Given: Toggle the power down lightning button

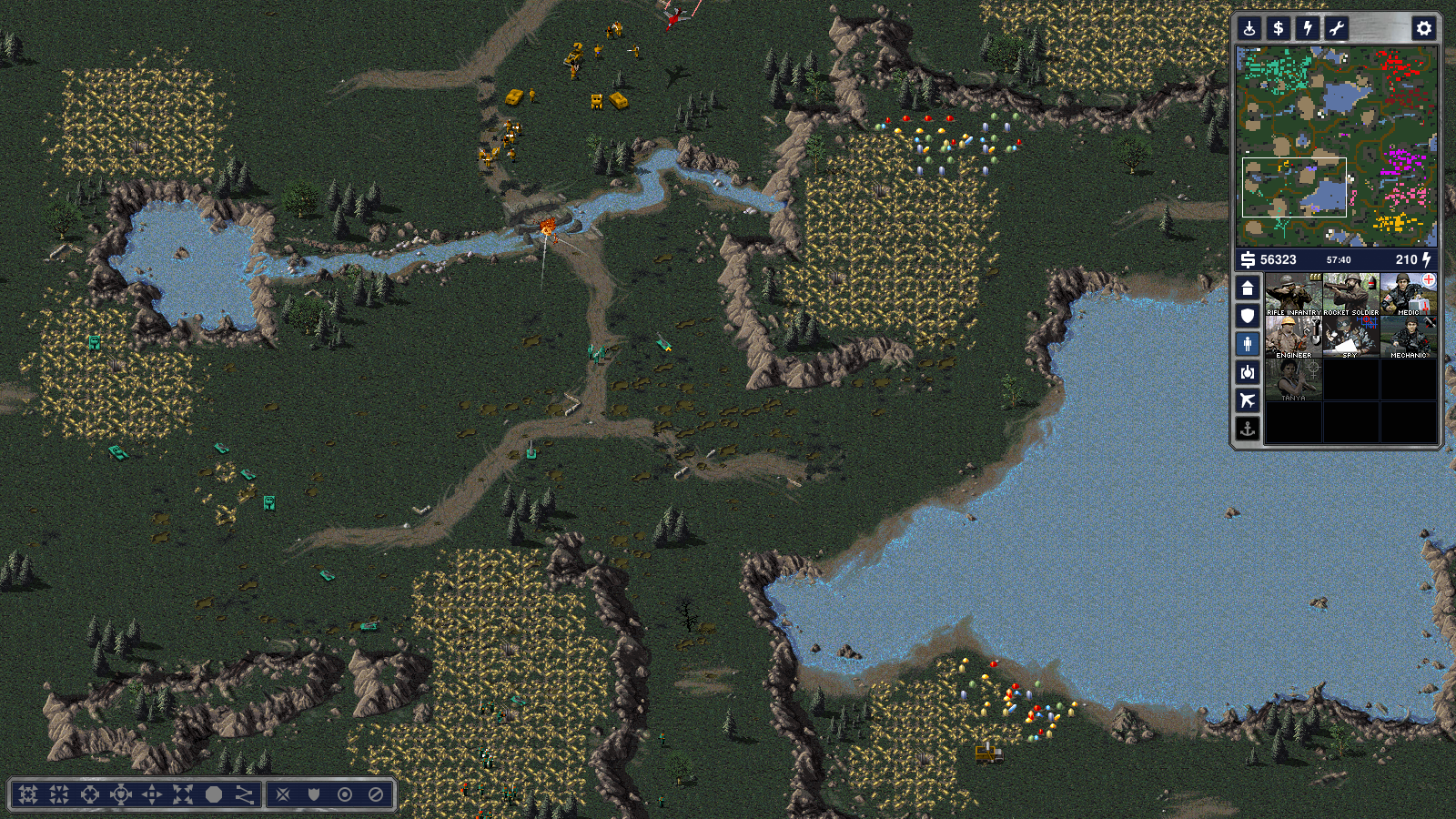Looking at the screenshot, I should coord(1308,28).
